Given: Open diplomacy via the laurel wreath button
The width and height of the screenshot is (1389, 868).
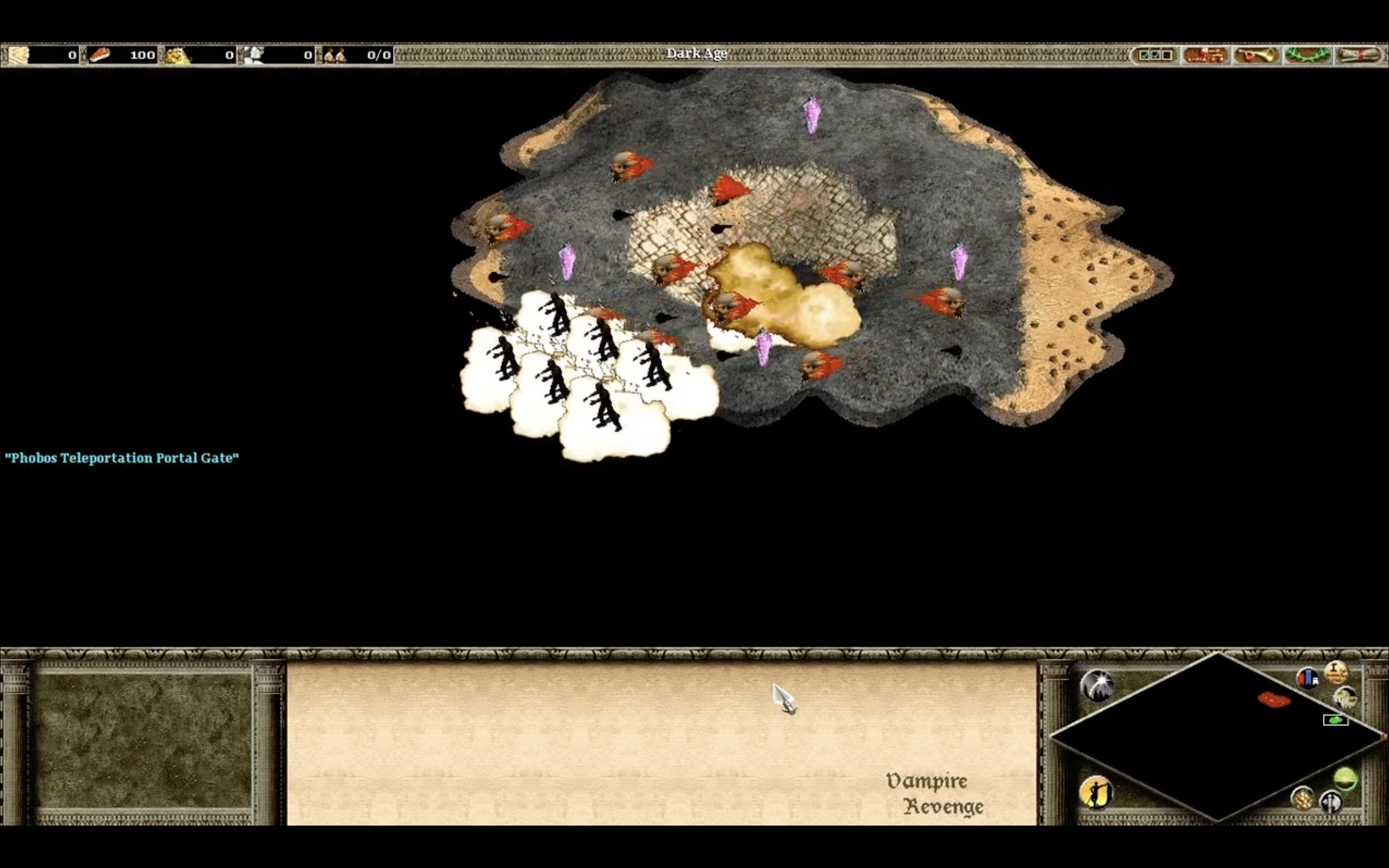Looking at the screenshot, I should coord(1307,55).
